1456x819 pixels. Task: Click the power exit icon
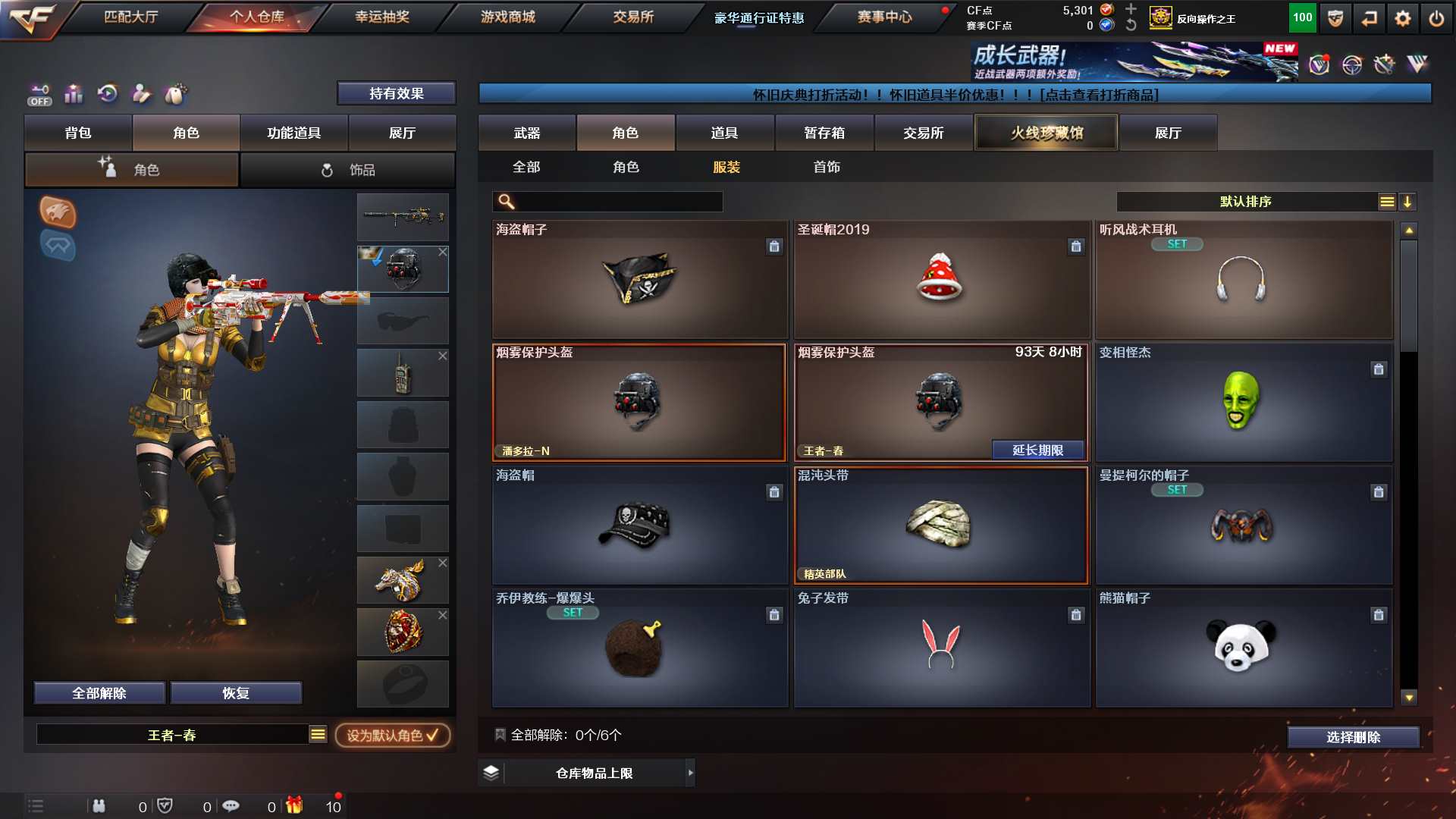point(1436,18)
